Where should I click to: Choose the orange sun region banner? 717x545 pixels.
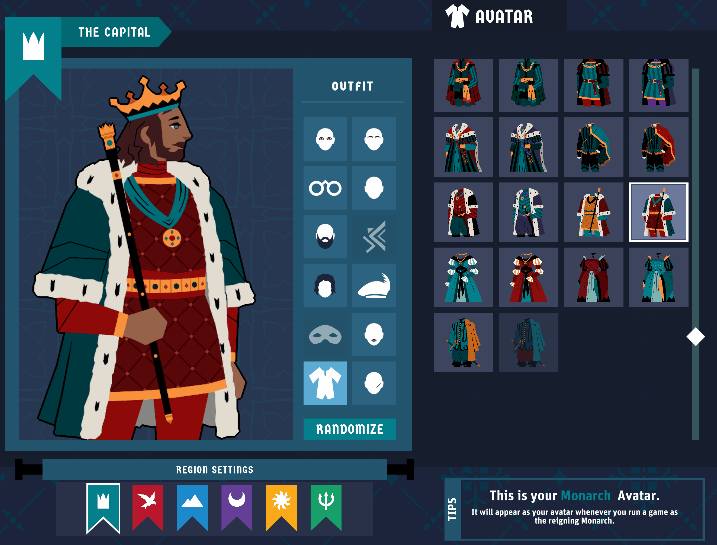click(281, 506)
